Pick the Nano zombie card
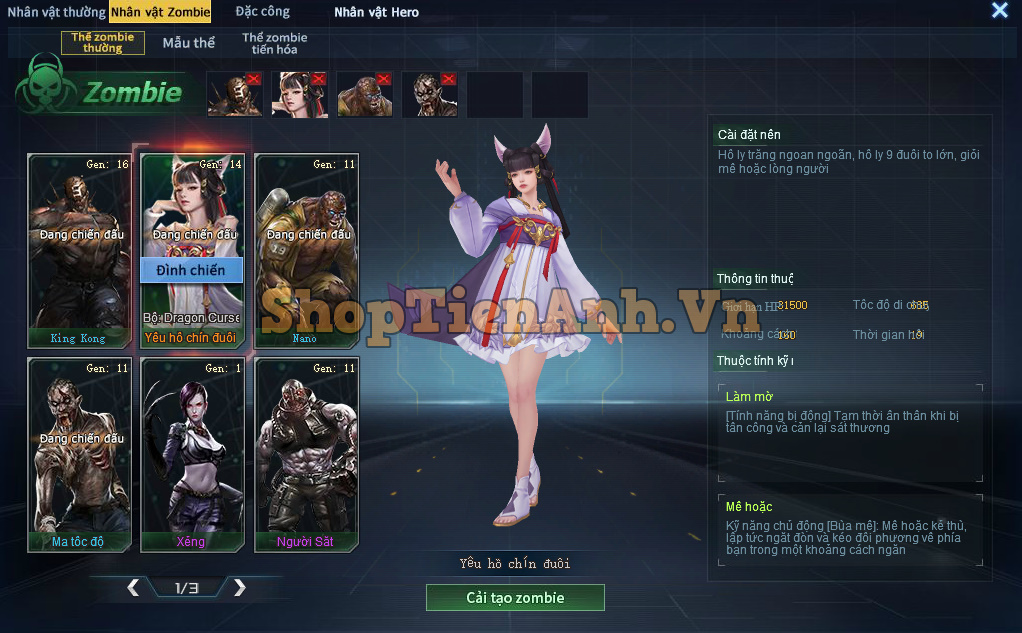The image size is (1022, 633). [306, 250]
